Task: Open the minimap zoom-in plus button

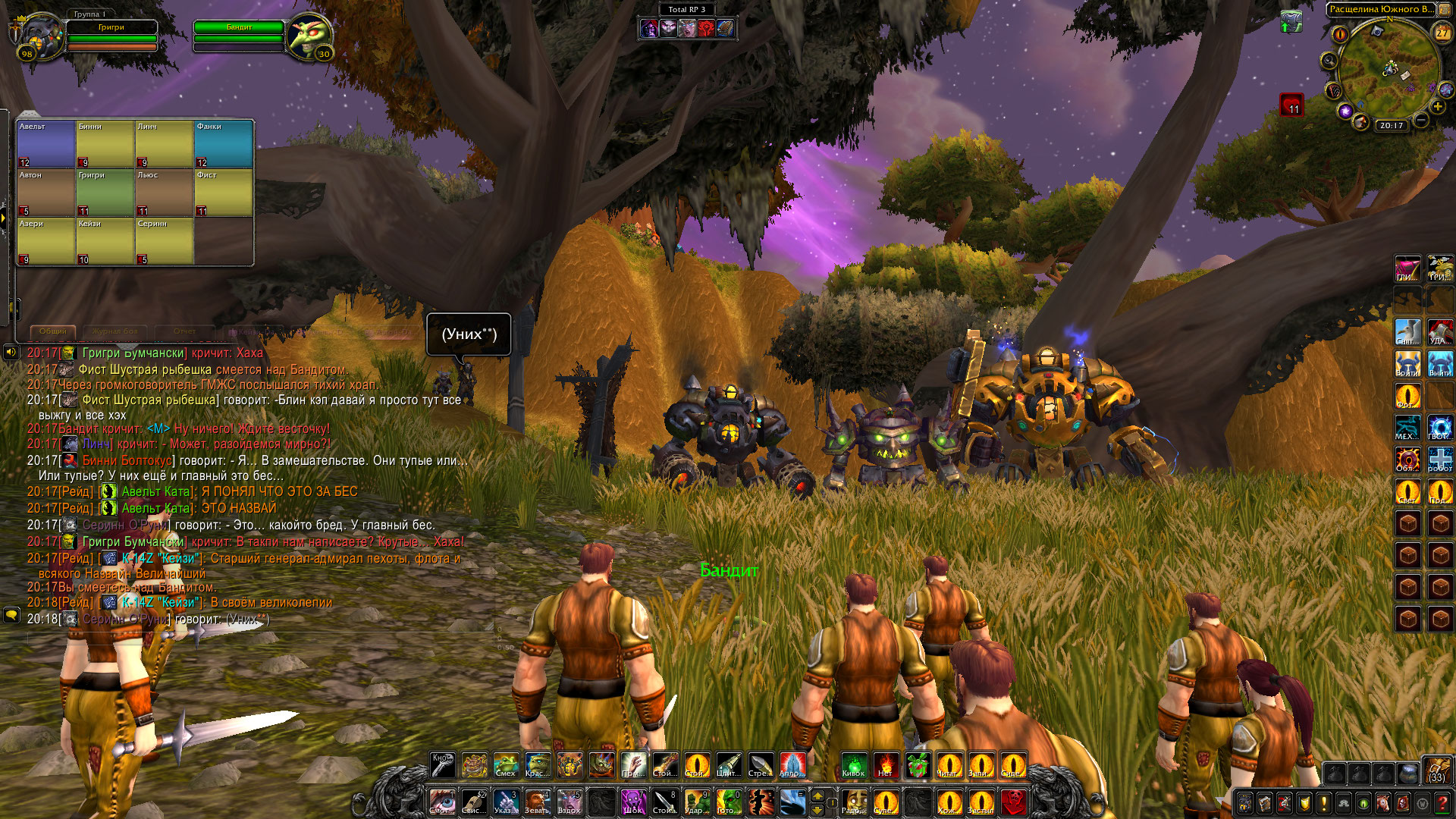Action: pyautogui.click(x=1438, y=107)
